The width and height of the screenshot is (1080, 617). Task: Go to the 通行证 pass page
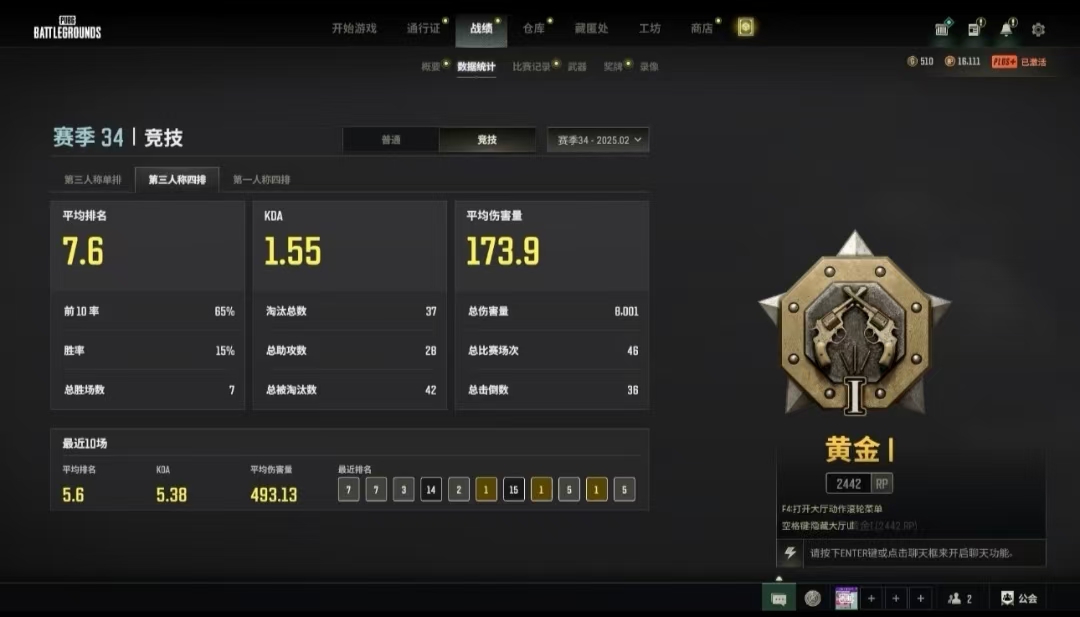point(423,29)
